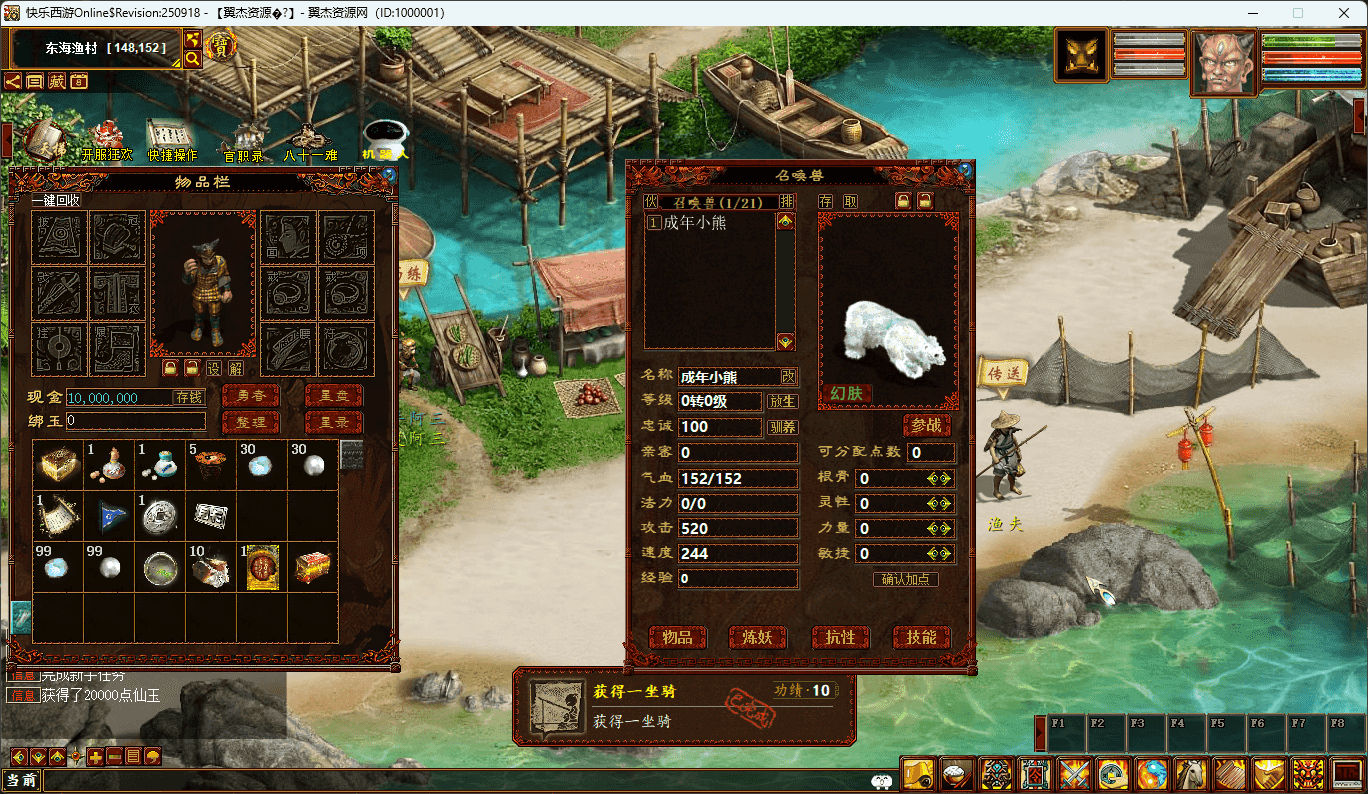
Task: Apply a pet skin with 幻肤
Action: click(846, 393)
